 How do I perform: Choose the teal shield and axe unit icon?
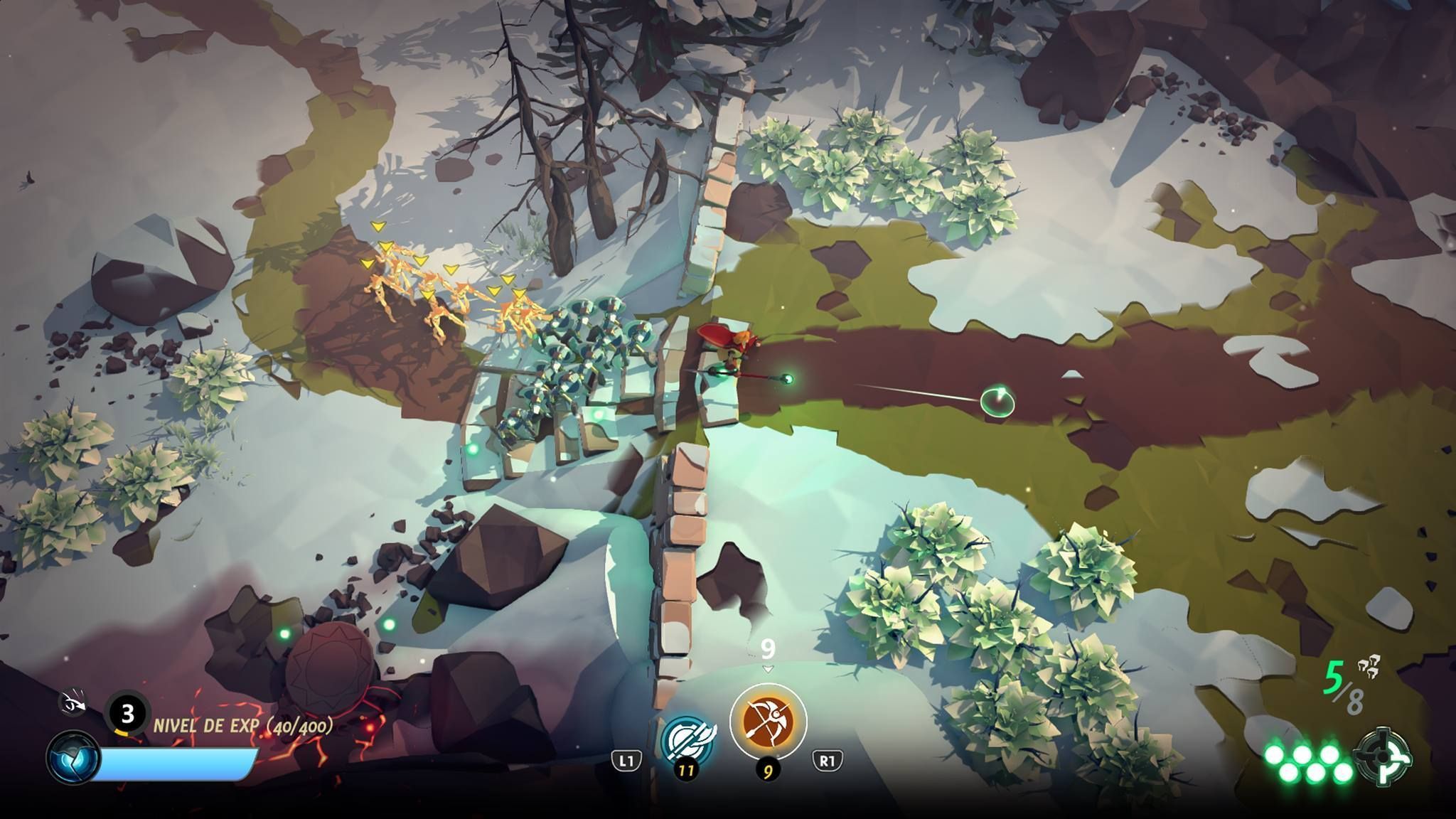tap(687, 739)
